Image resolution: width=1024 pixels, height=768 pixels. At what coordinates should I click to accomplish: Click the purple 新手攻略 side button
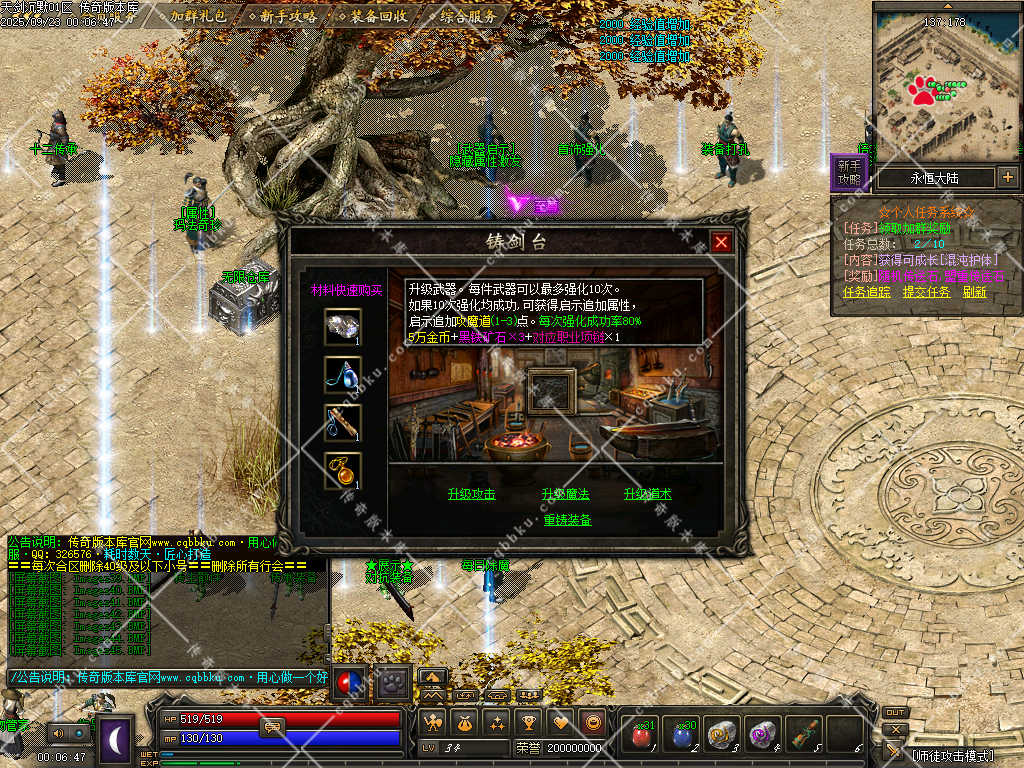pos(849,172)
